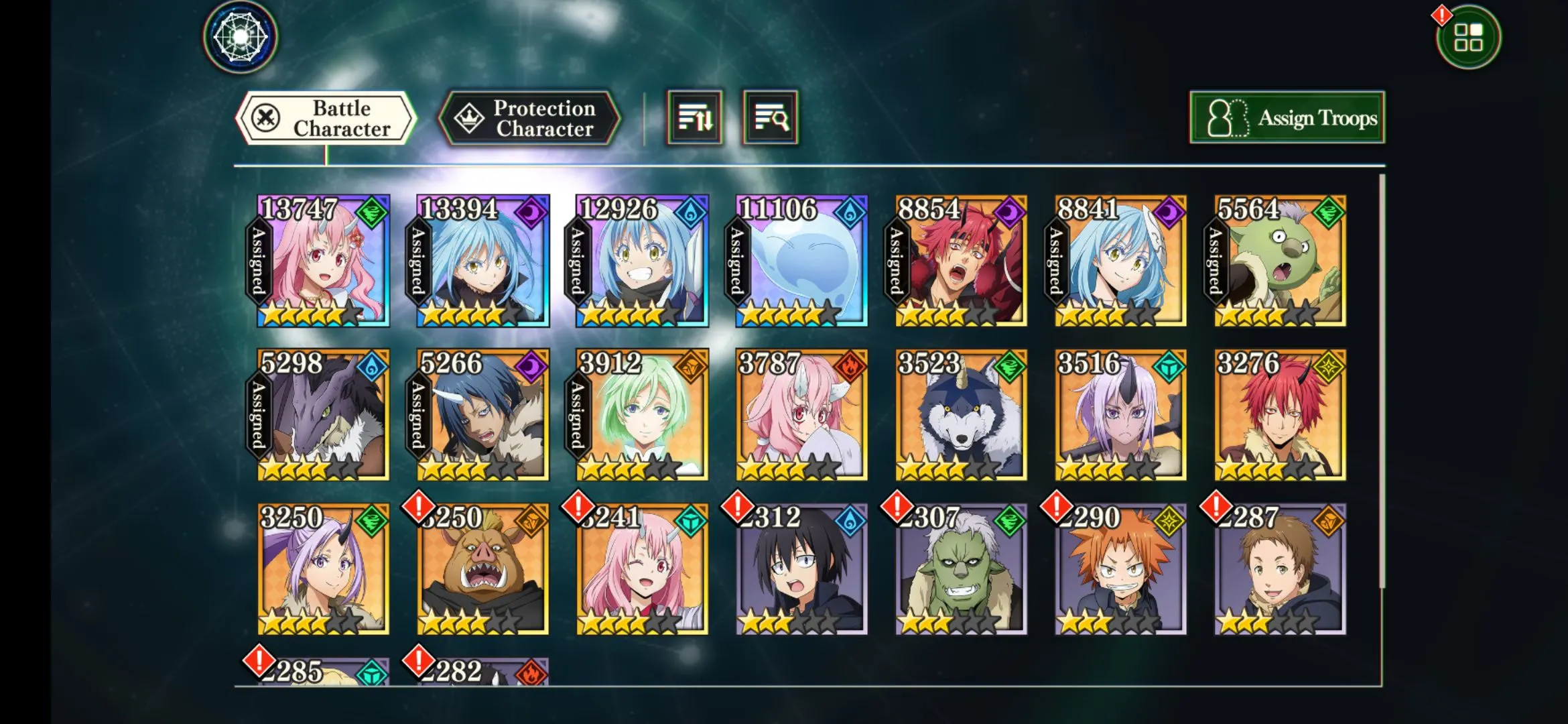Click the magic circle emblem icon
Image resolution: width=1568 pixels, height=724 pixels.
pyautogui.click(x=241, y=37)
